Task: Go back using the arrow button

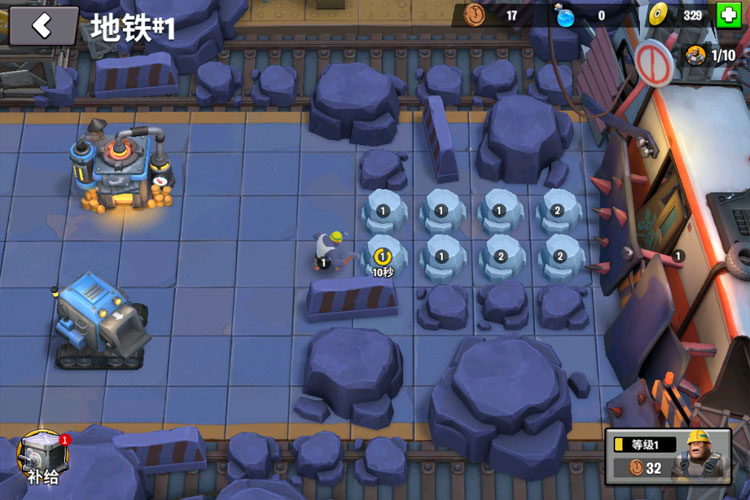Action: (x=43, y=26)
